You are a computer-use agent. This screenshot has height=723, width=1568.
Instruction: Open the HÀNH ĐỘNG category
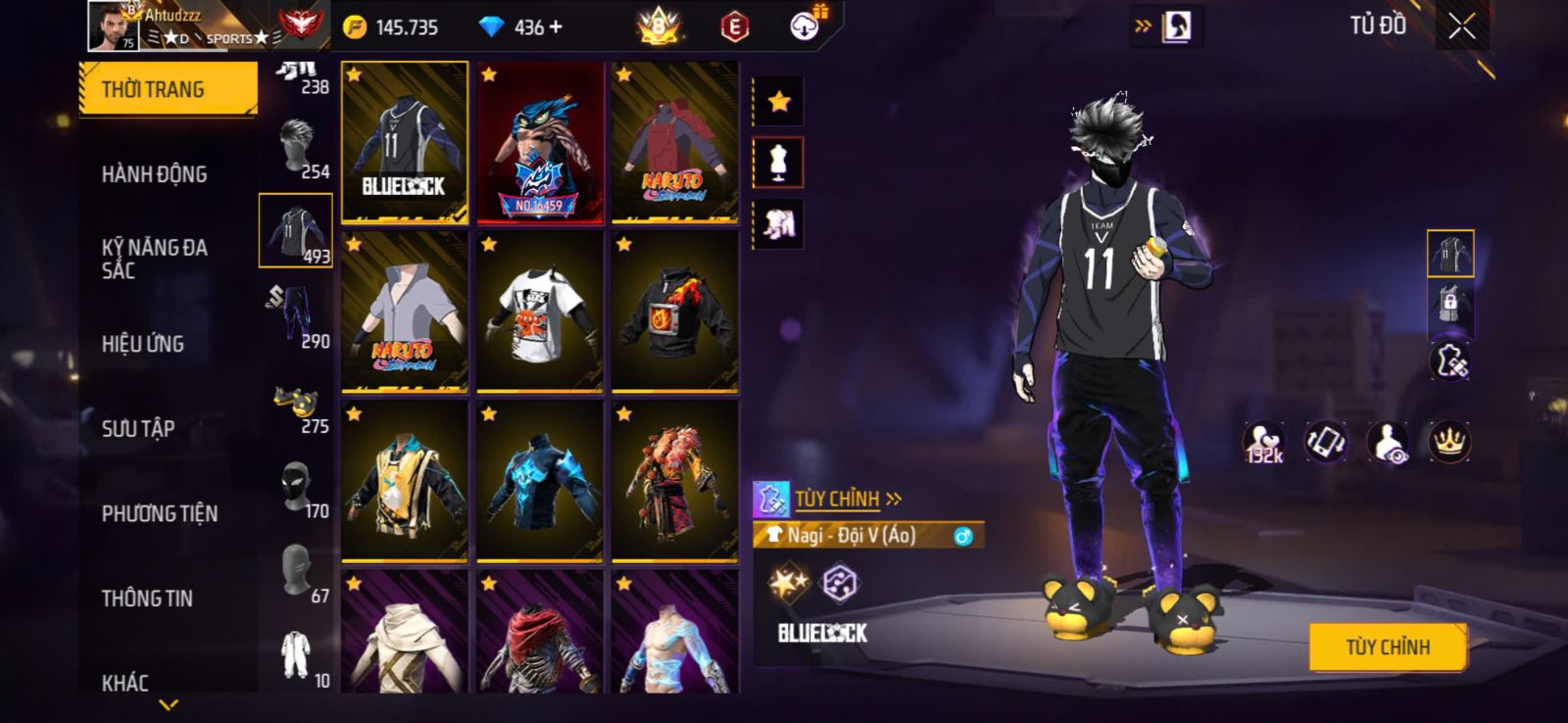(155, 174)
